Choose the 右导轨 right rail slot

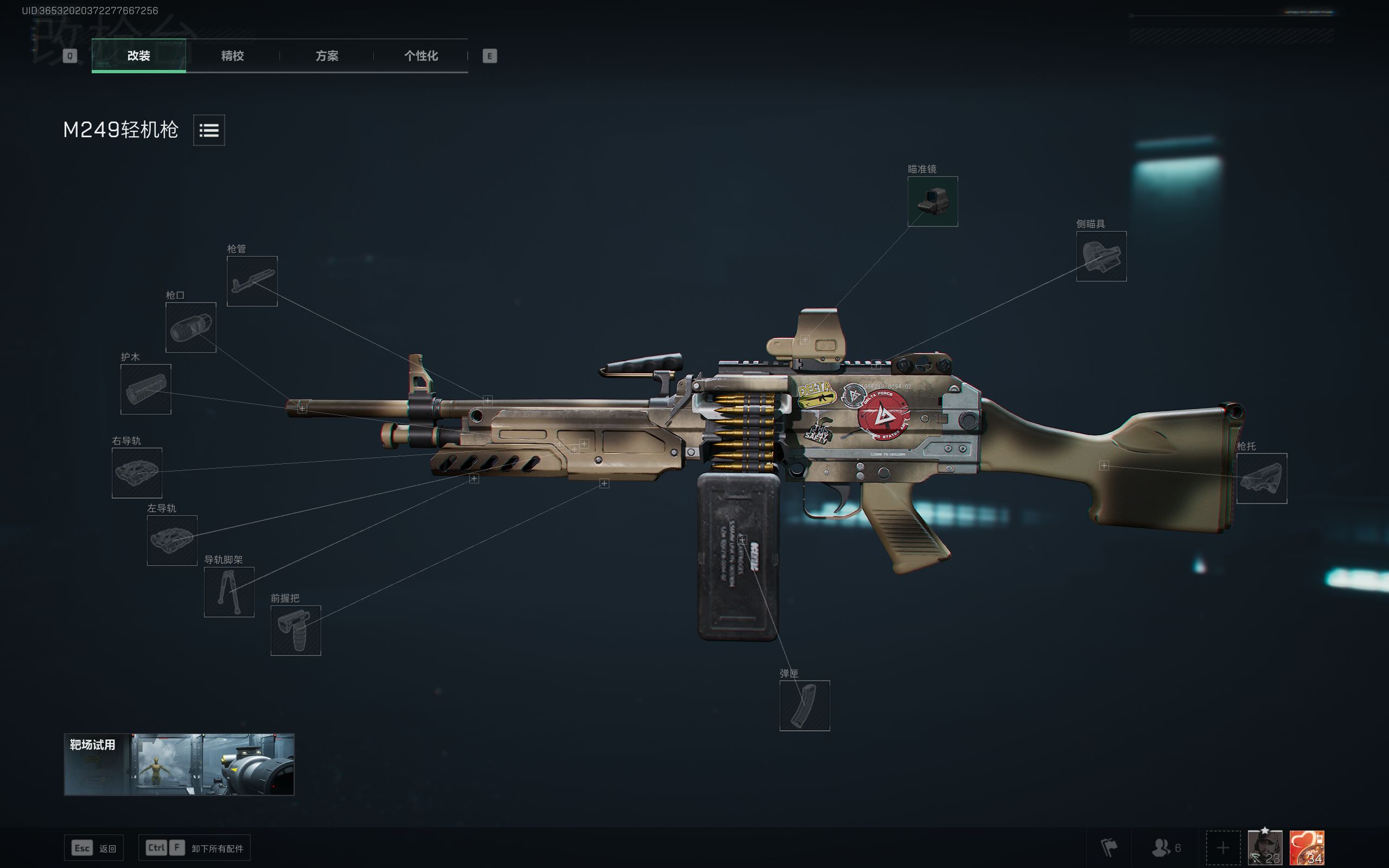click(x=137, y=473)
